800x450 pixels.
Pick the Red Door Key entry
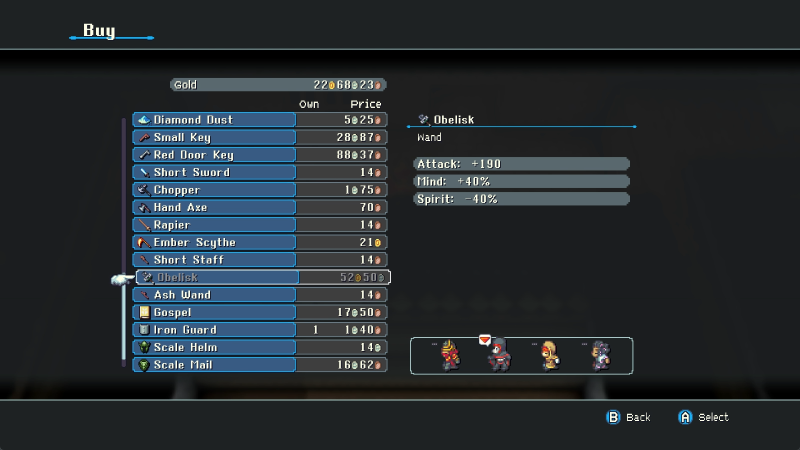pos(215,155)
